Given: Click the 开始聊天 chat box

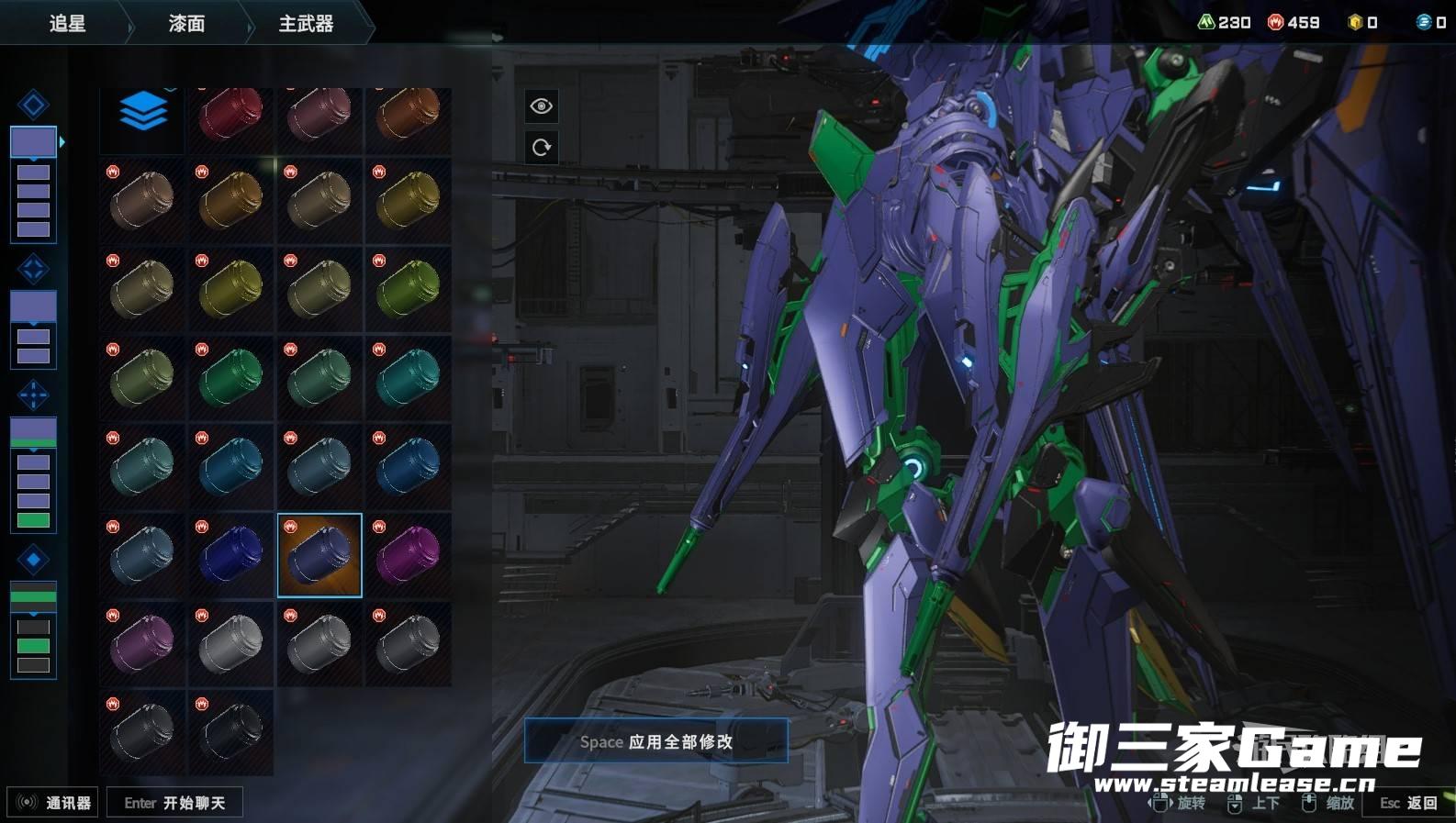Looking at the screenshot, I should (x=174, y=803).
